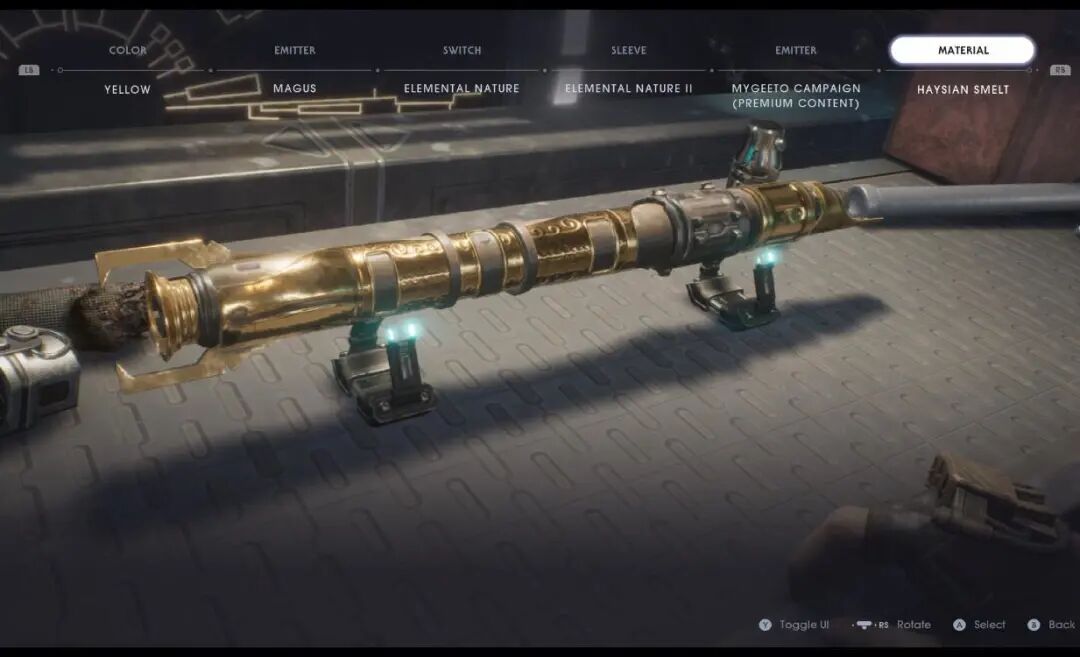Click the highlighted Material tab
The image size is (1080, 657).
point(962,50)
